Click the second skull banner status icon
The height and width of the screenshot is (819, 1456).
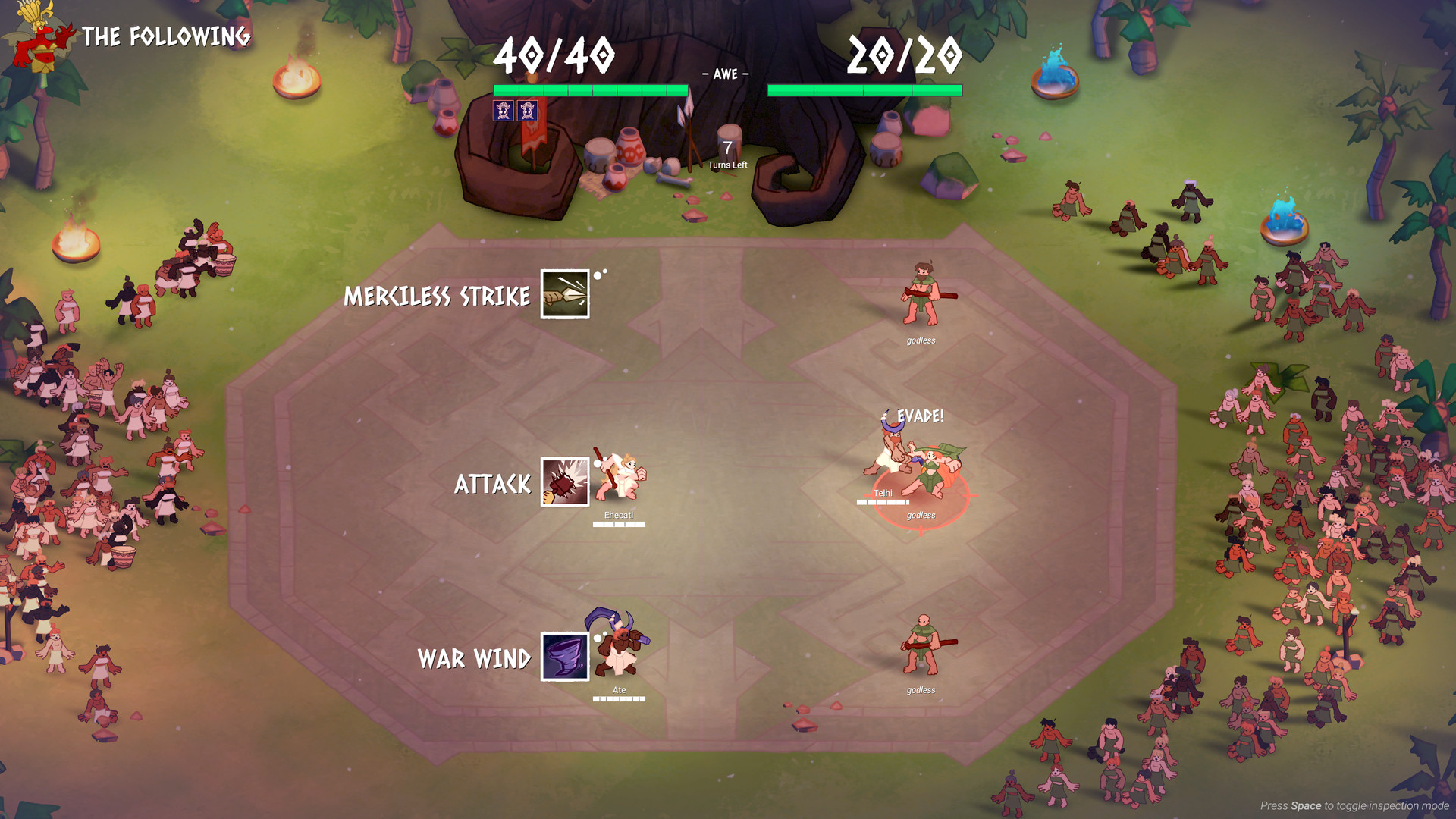pos(529,112)
